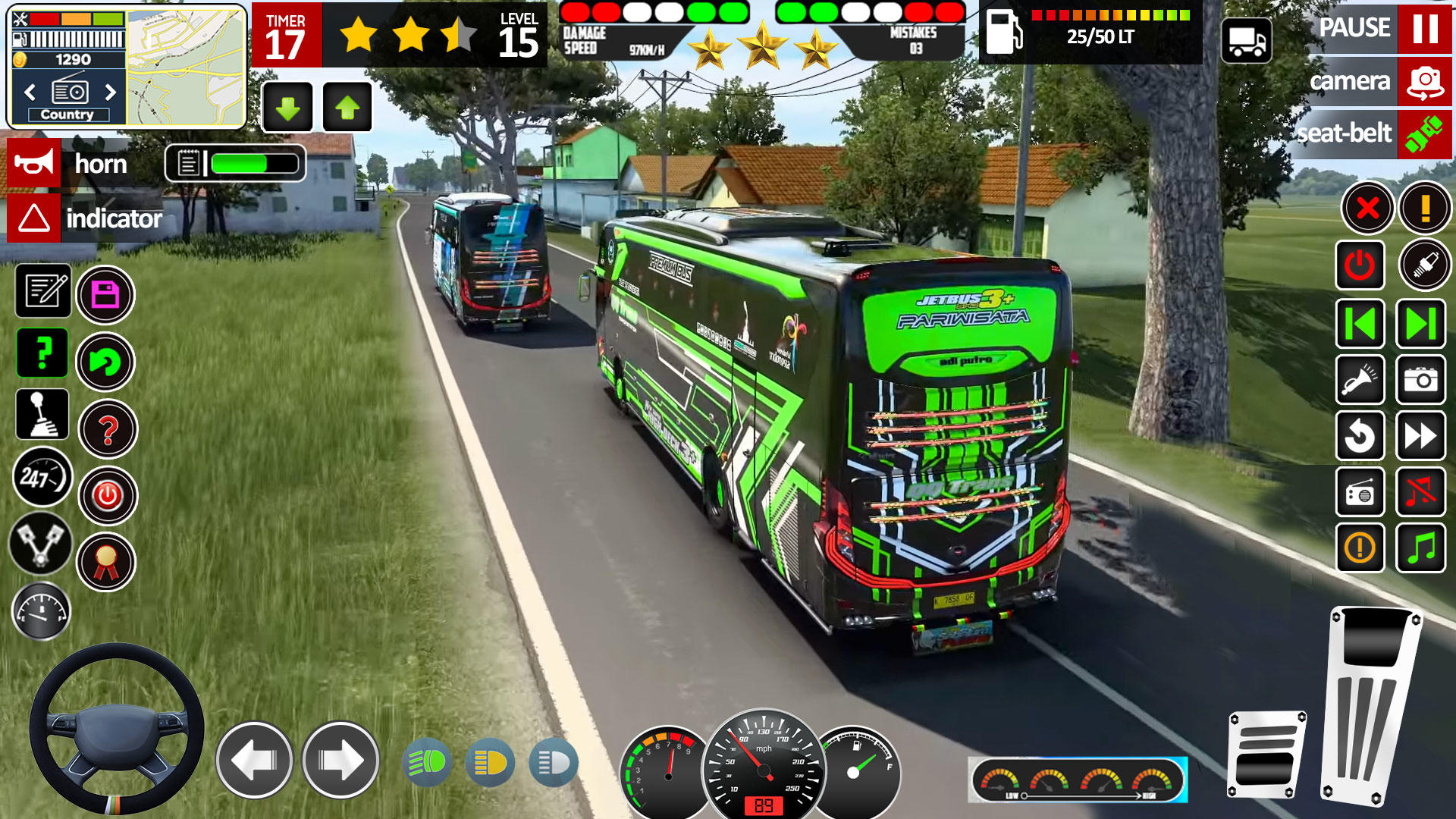Viewport: 1456px width, 819px height.
Task: Turn the steering wheel
Action: 115,736
